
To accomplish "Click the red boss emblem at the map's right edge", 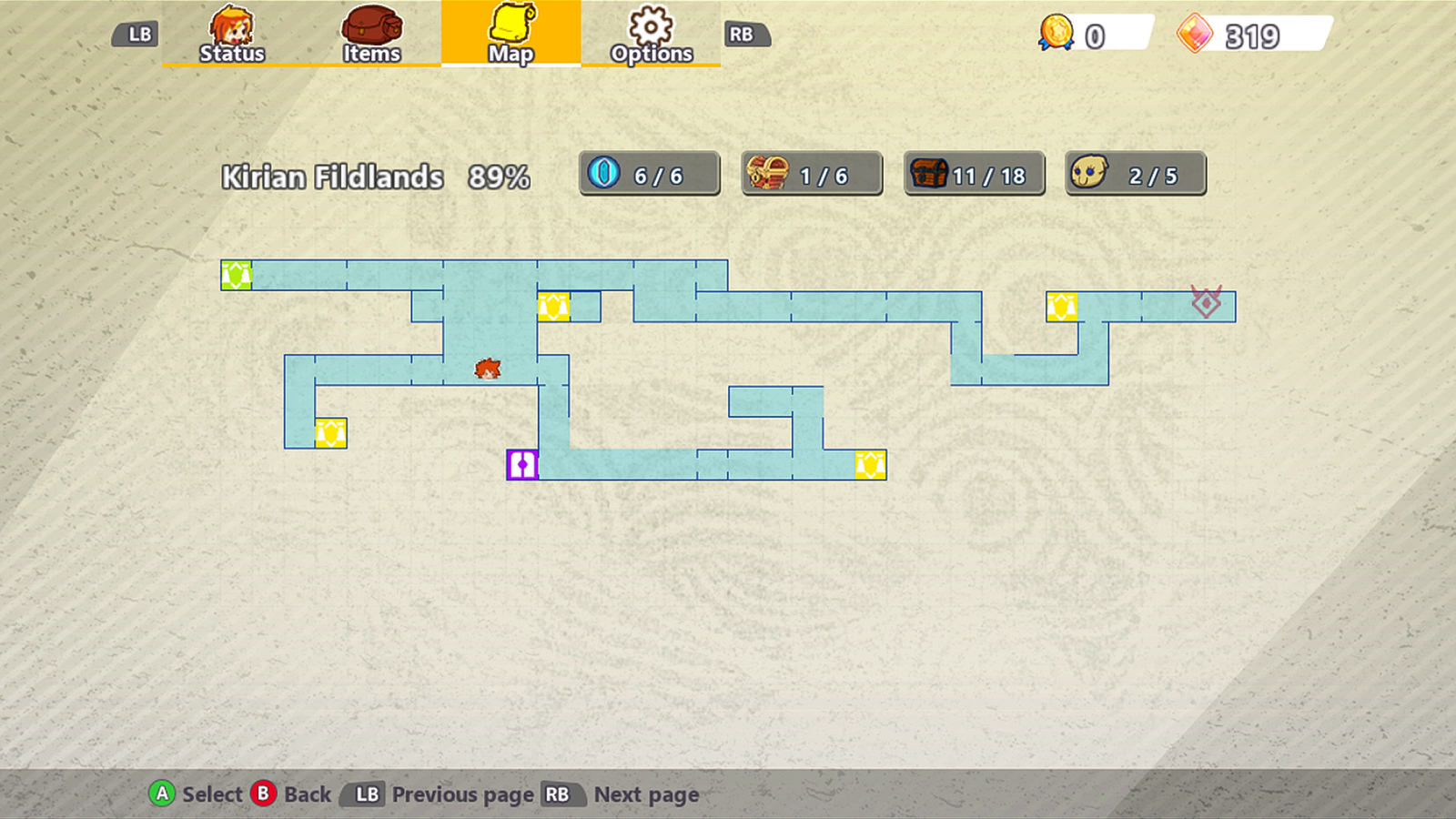I will [1206, 302].
